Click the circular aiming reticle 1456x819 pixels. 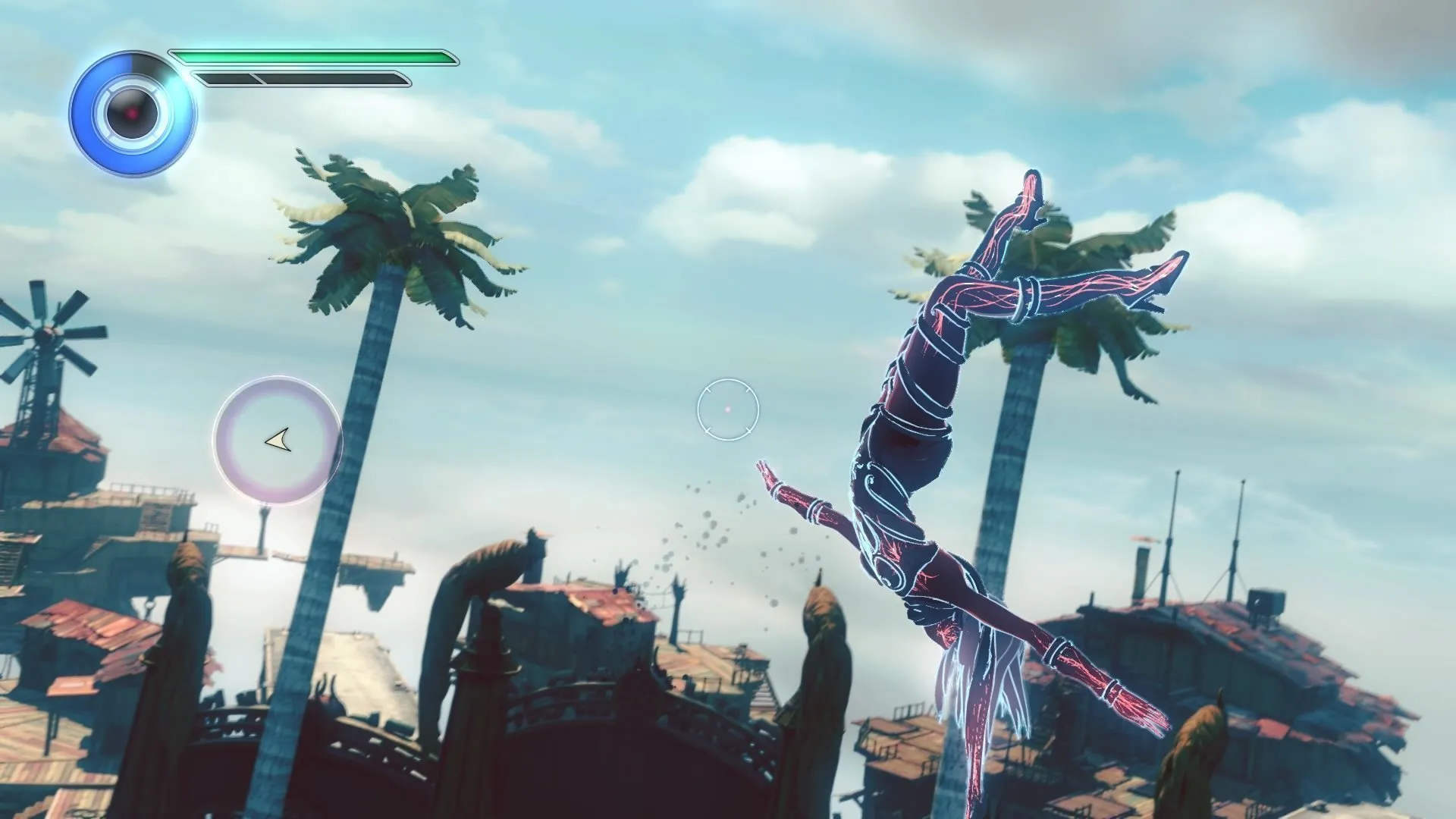point(727,409)
